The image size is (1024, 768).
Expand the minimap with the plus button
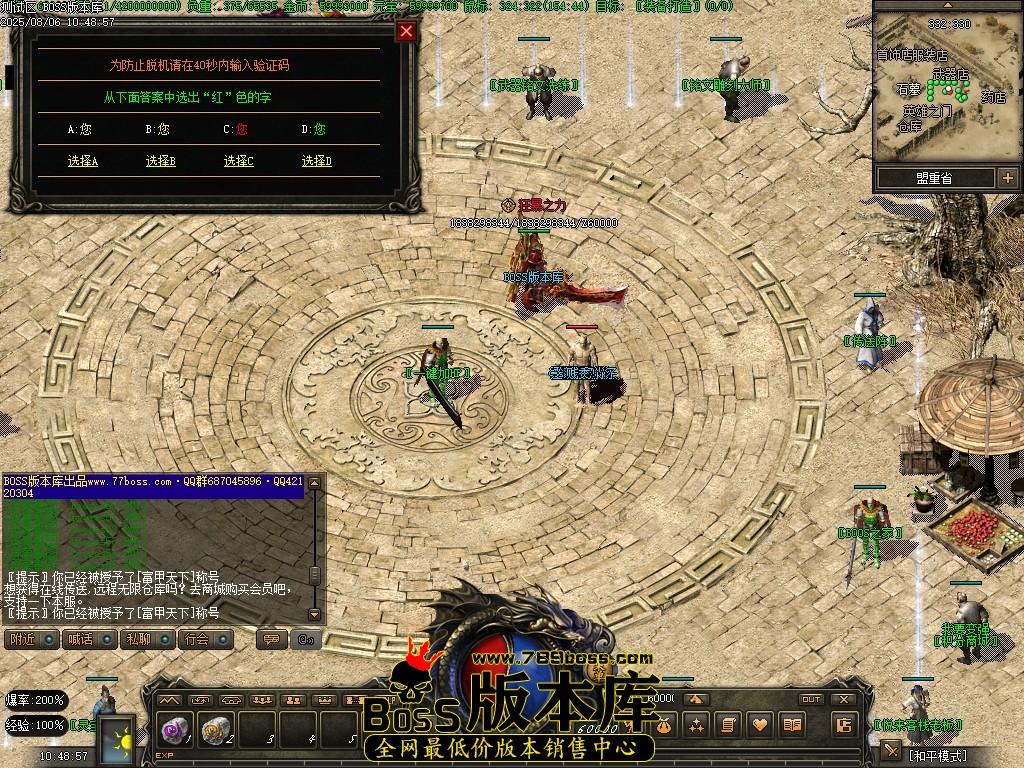(x=1006, y=178)
